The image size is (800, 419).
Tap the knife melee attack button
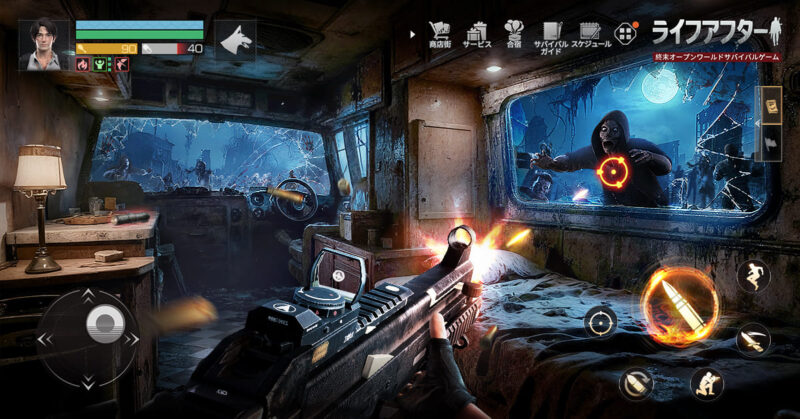coord(752,338)
